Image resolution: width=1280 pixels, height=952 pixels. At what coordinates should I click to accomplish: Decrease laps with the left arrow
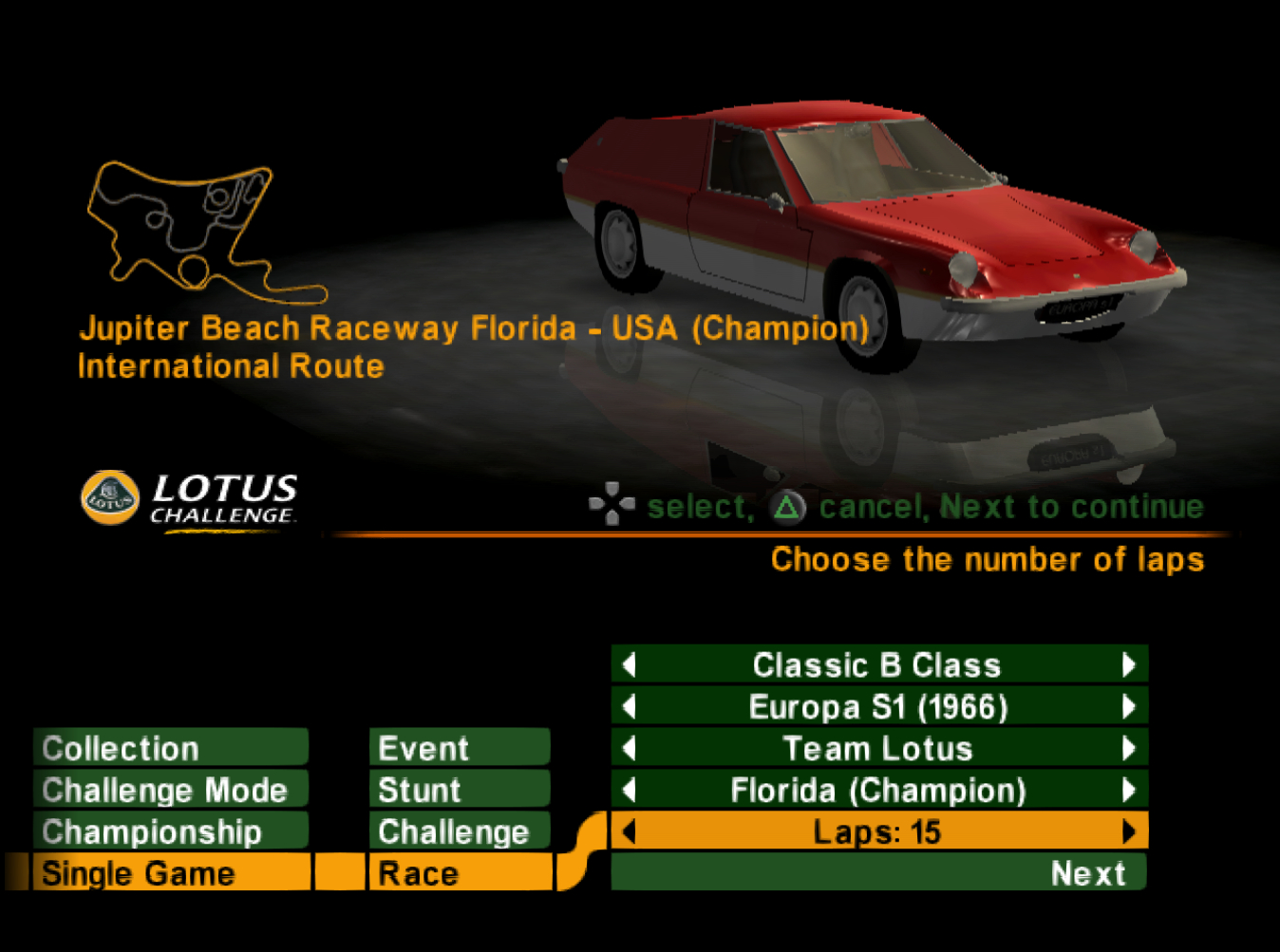[x=629, y=831]
